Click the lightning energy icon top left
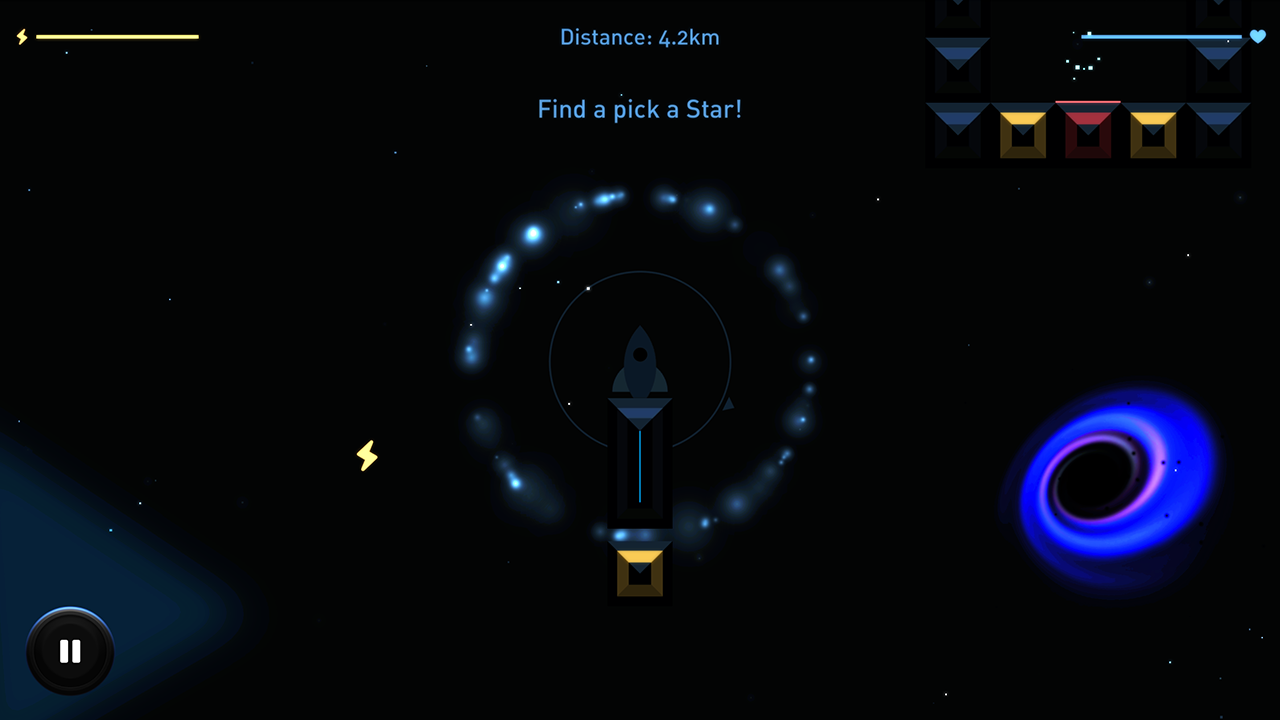 point(21,37)
